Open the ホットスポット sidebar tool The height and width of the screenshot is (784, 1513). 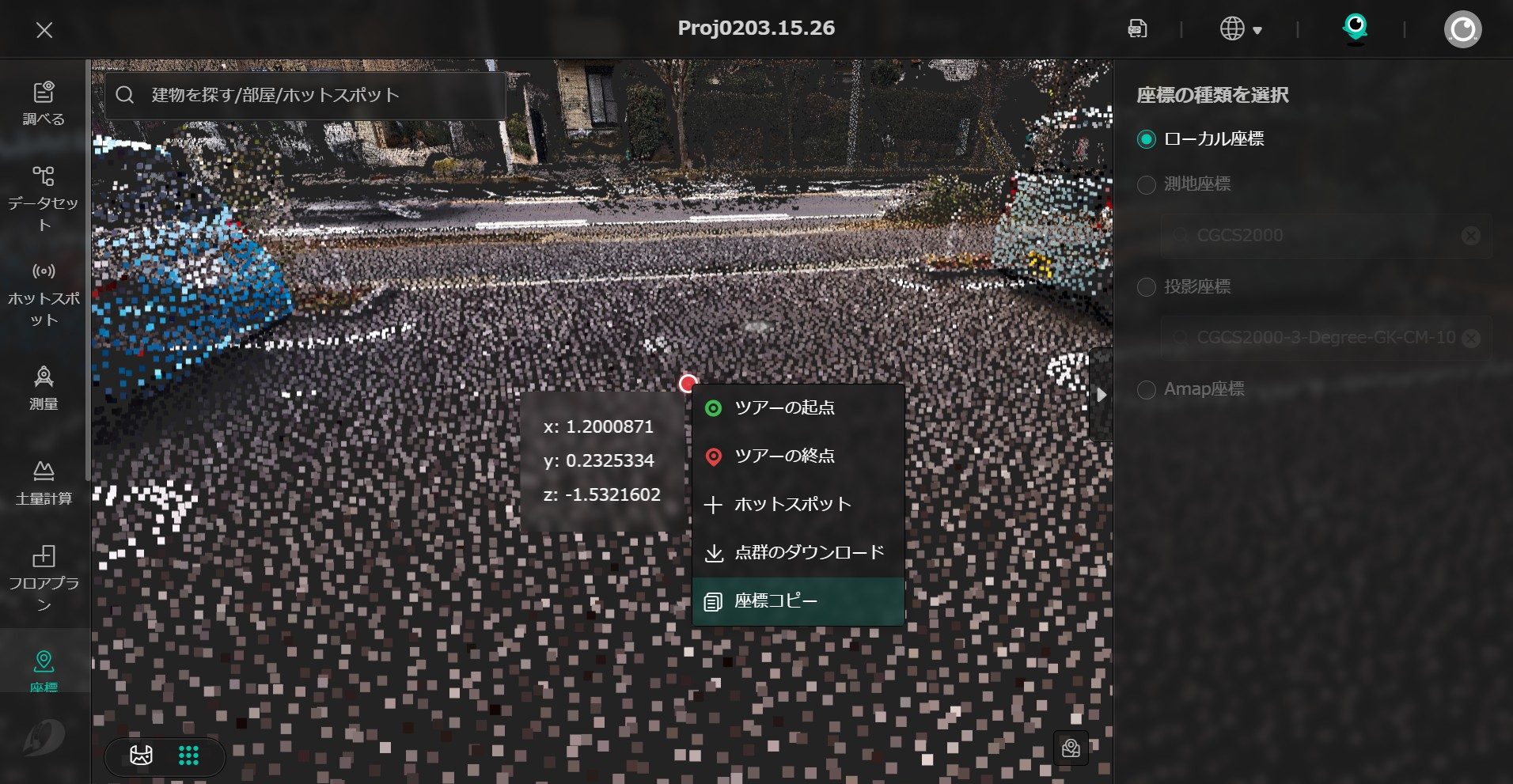click(x=44, y=294)
